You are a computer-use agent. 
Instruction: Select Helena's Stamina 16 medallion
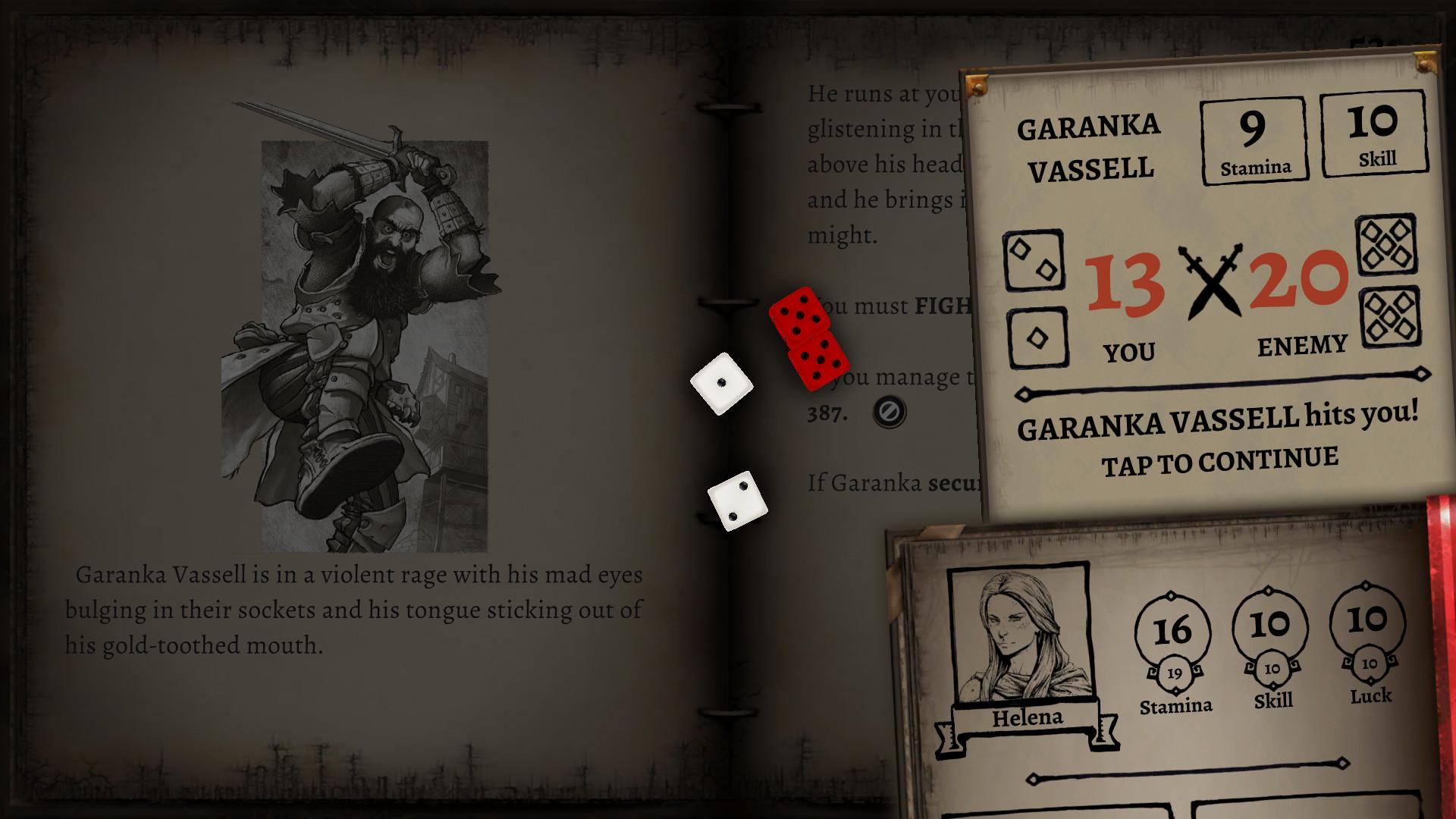[1175, 628]
